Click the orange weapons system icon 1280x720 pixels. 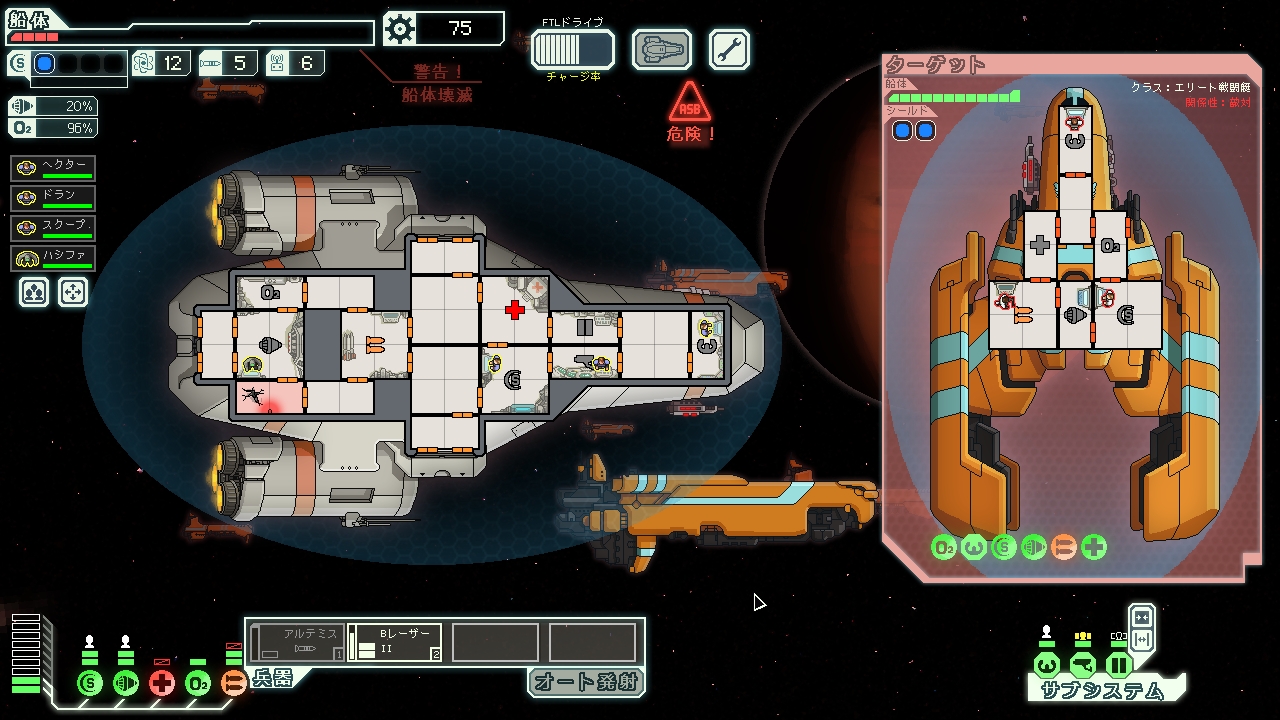coord(233,684)
